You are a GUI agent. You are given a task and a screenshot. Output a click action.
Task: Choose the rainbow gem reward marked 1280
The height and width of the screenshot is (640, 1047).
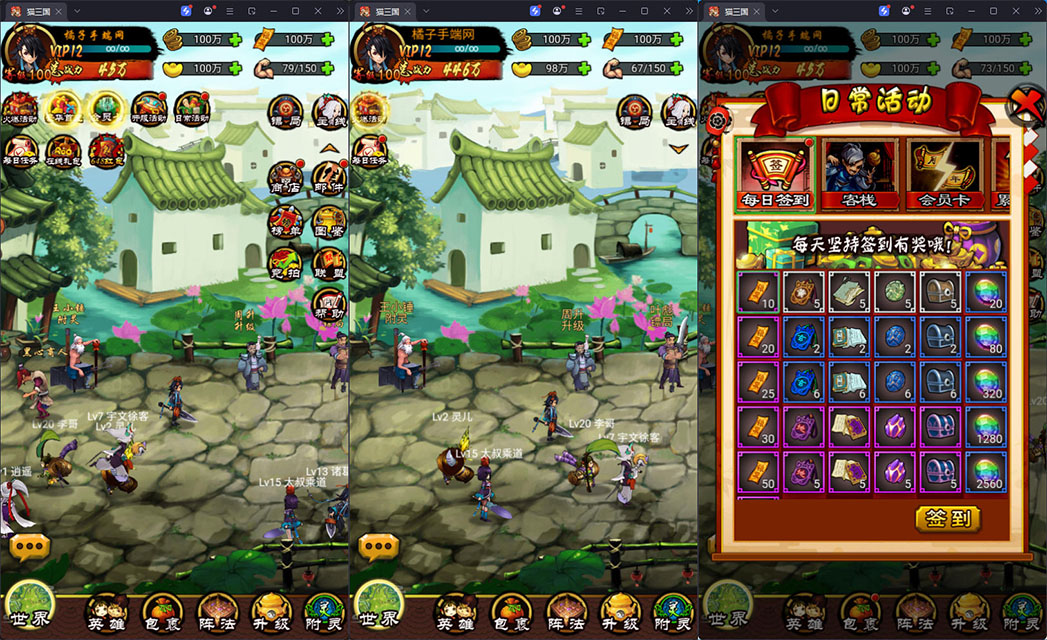987,426
